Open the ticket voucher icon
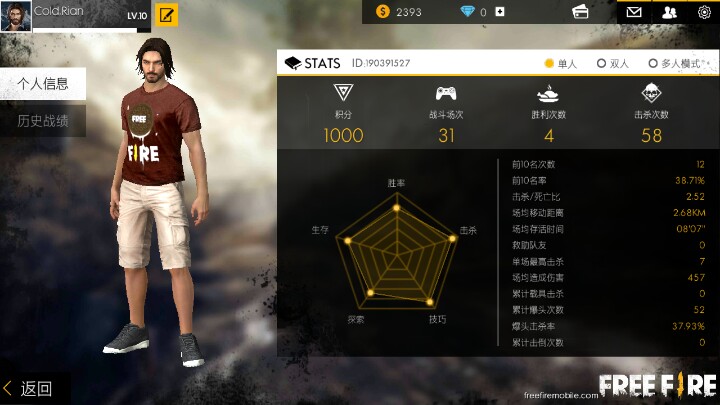Screen dimensions: 720x405 coord(579,12)
